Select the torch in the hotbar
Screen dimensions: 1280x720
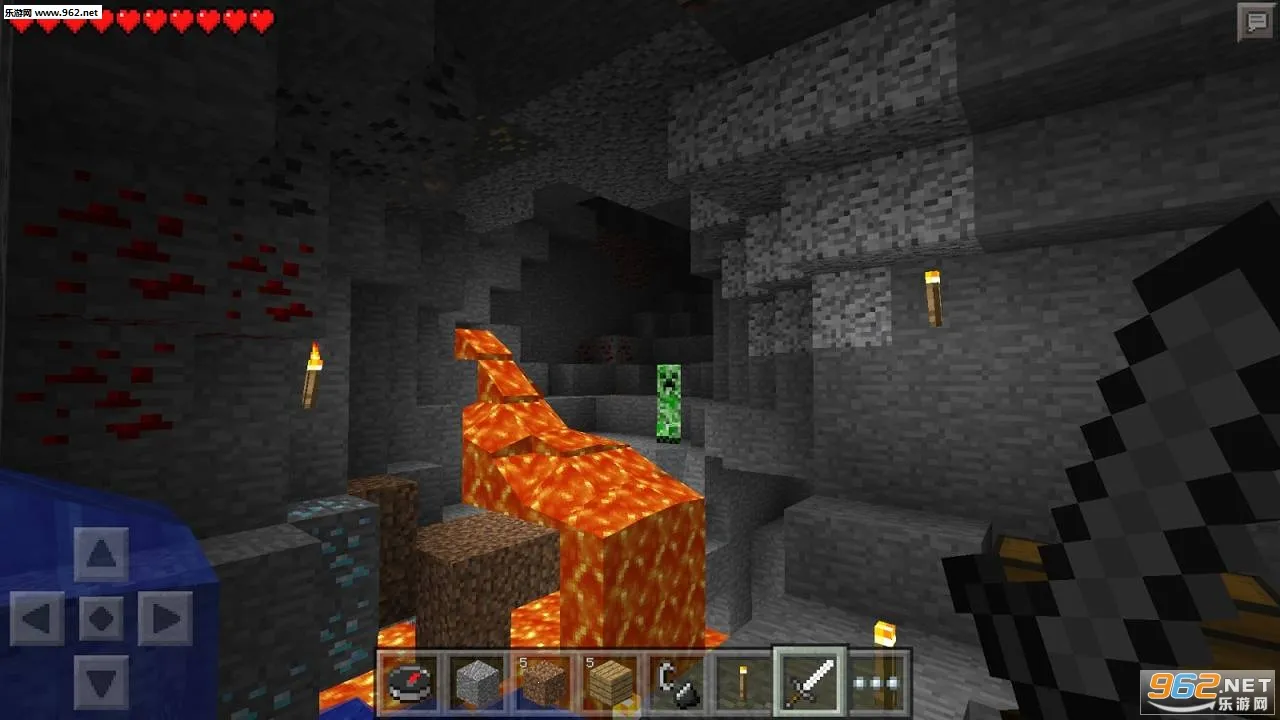tap(742, 680)
